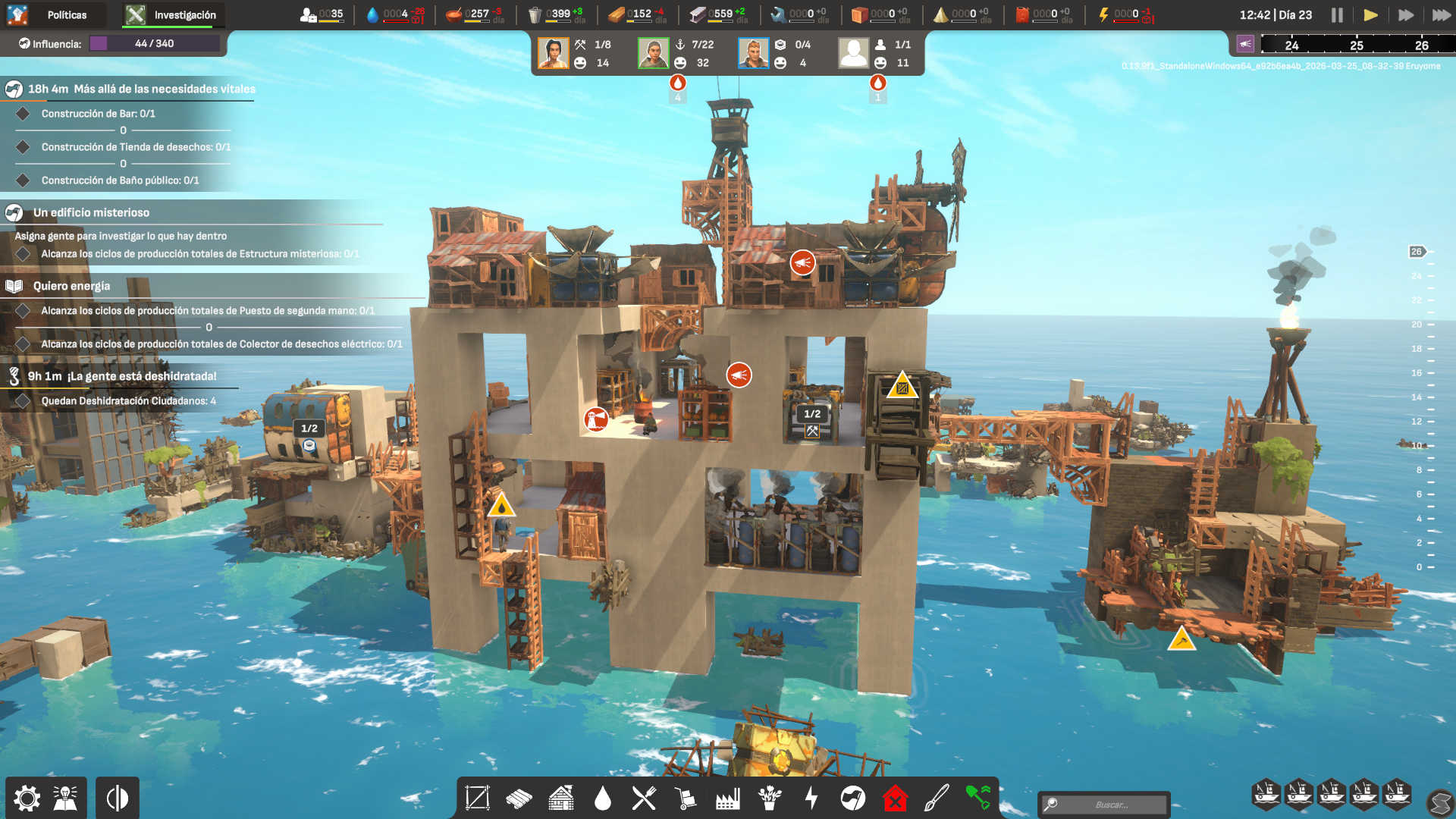Pause the game simulation
Screen dimensions: 1456x819
(x=1337, y=14)
